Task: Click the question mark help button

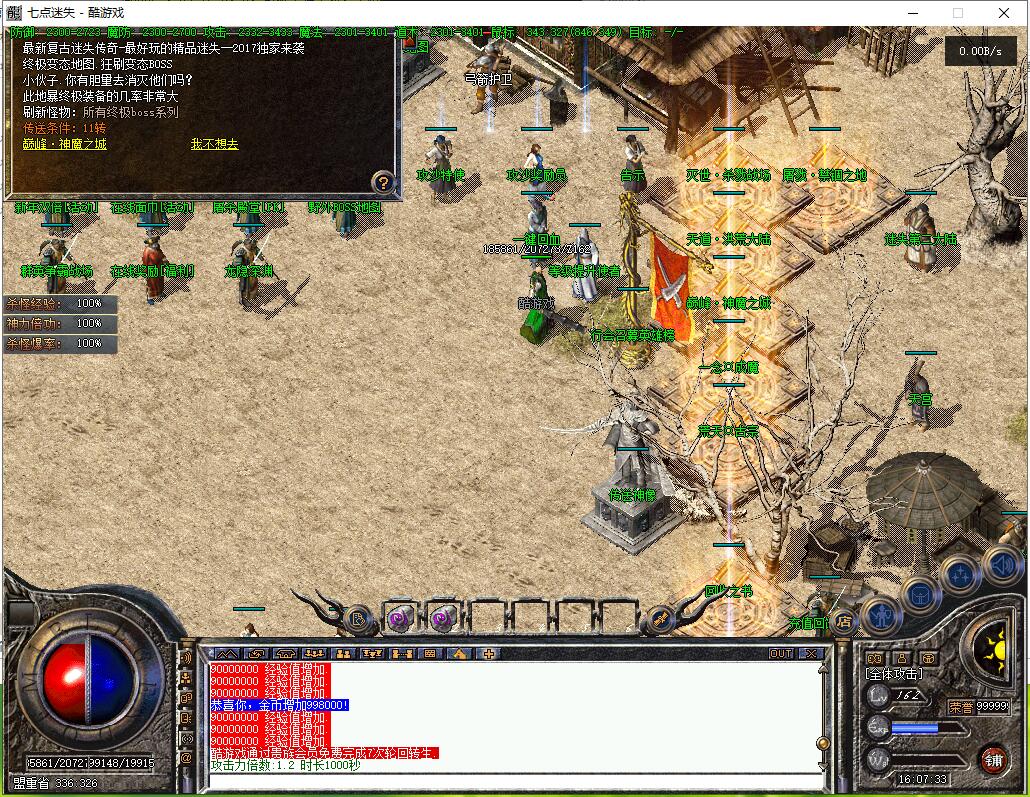Action: click(x=383, y=182)
